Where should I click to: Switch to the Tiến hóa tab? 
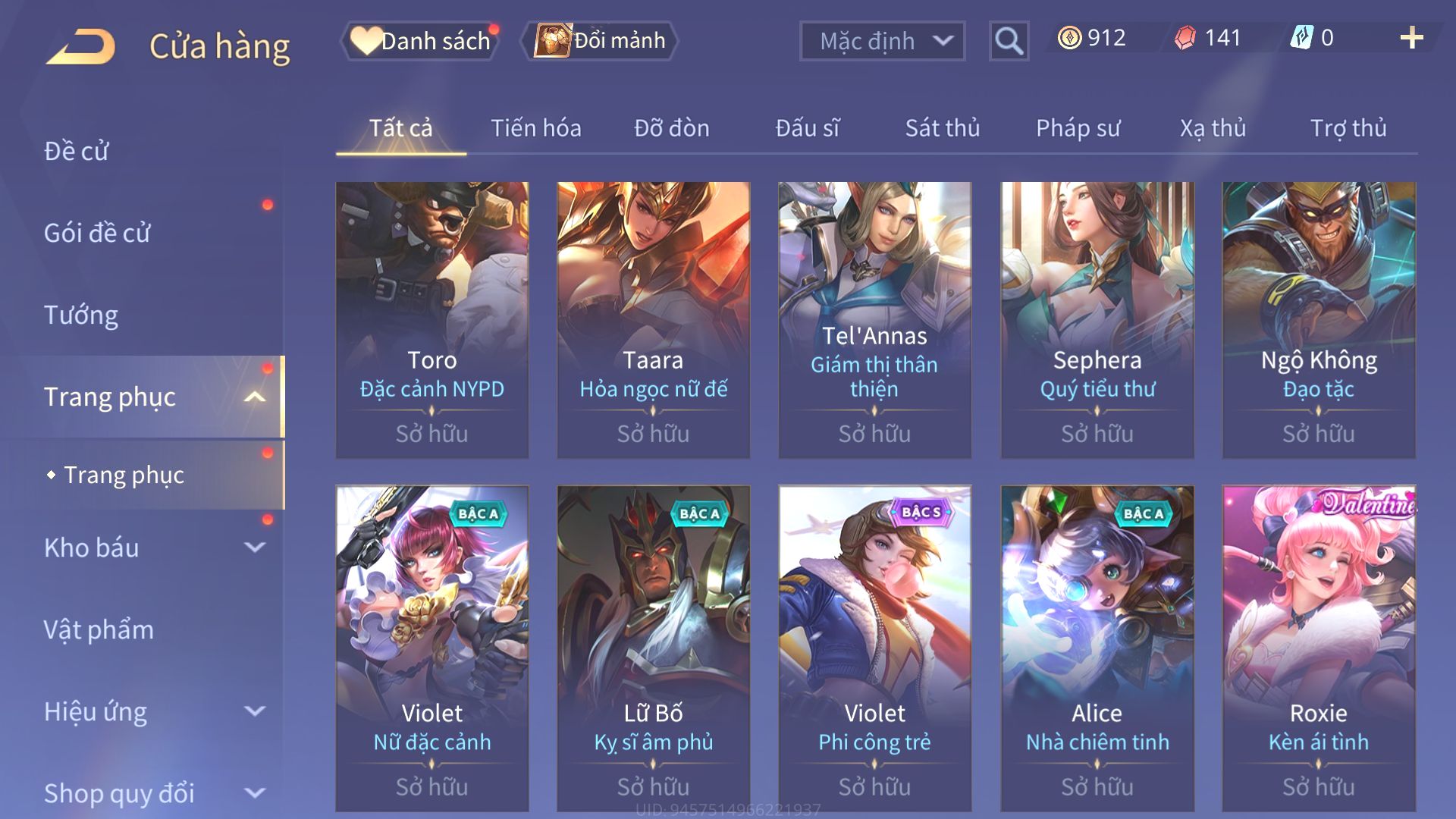[x=535, y=128]
